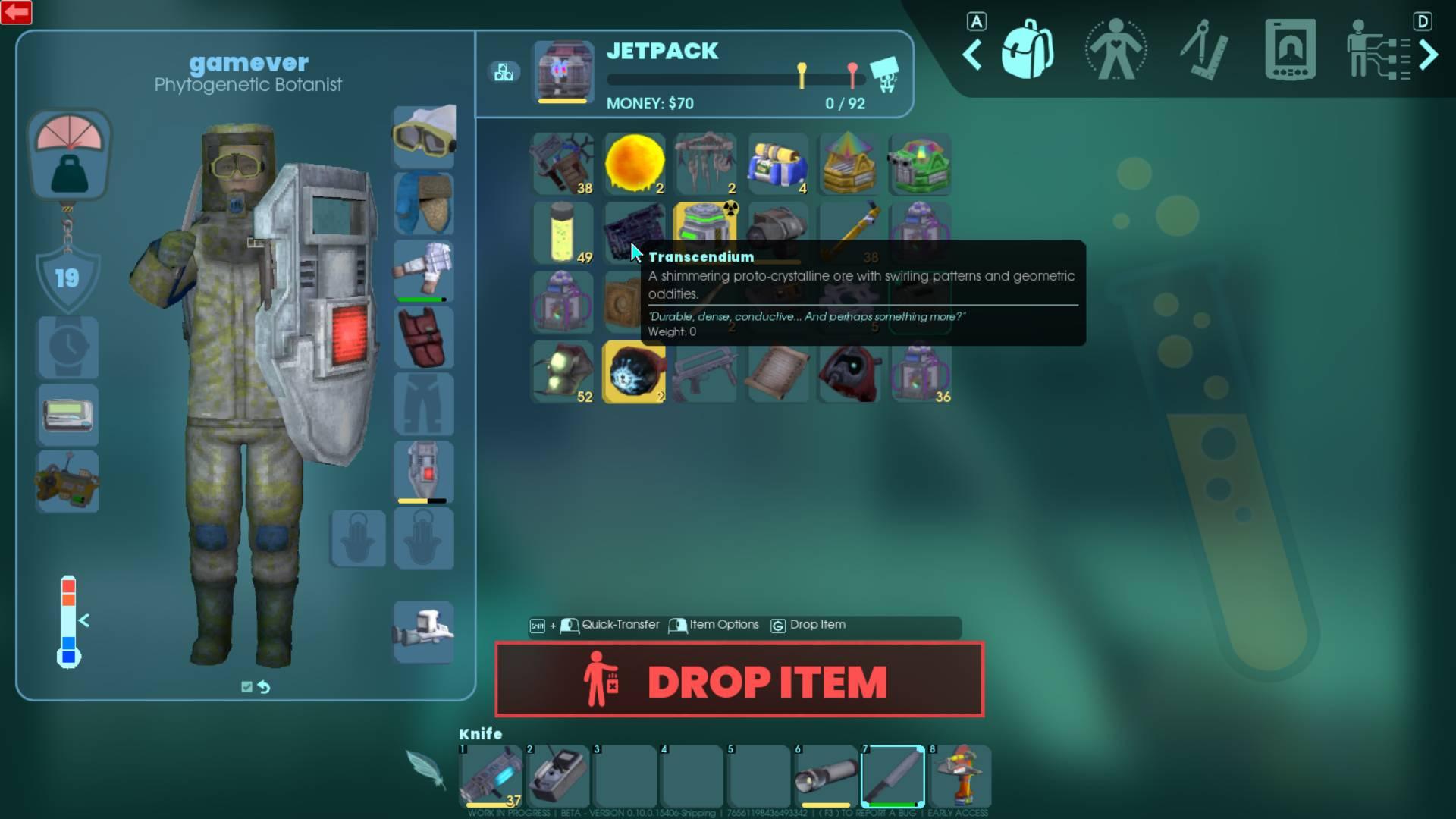Viewport: 1456px width, 819px height.
Task: Switch to the skills tree tab
Action: [1376, 52]
